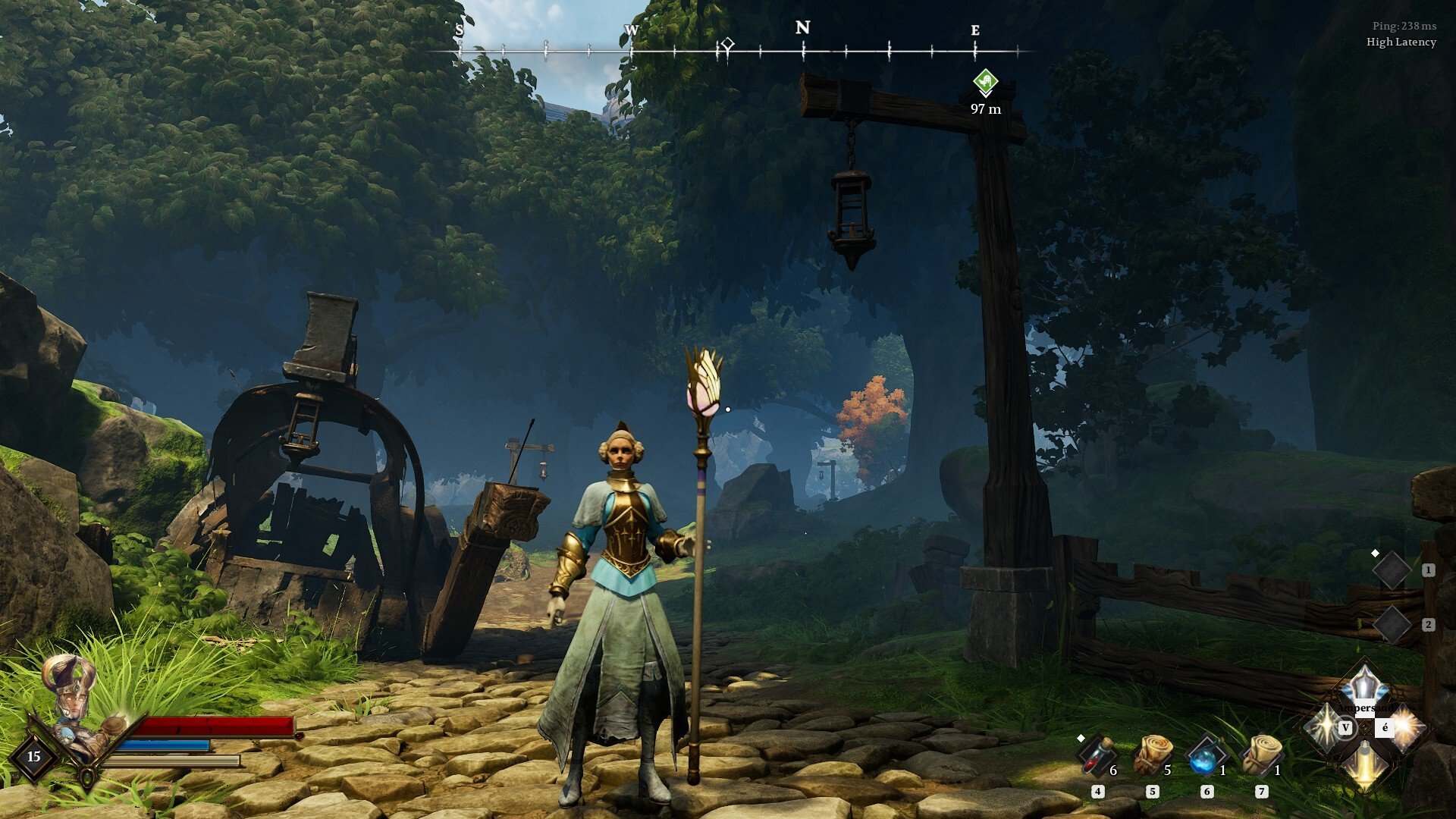Activate the bottom golden light beam ability
Screen dimensions: 1456x819
click(x=1363, y=766)
